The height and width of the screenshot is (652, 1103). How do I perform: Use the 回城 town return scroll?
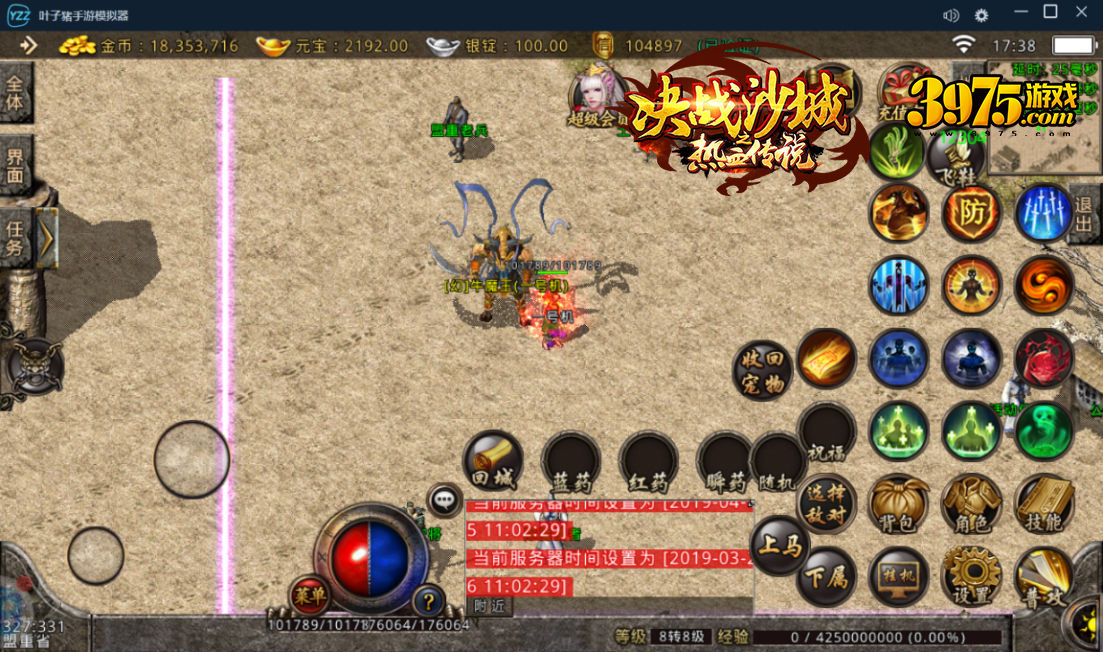pyautogui.click(x=493, y=462)
